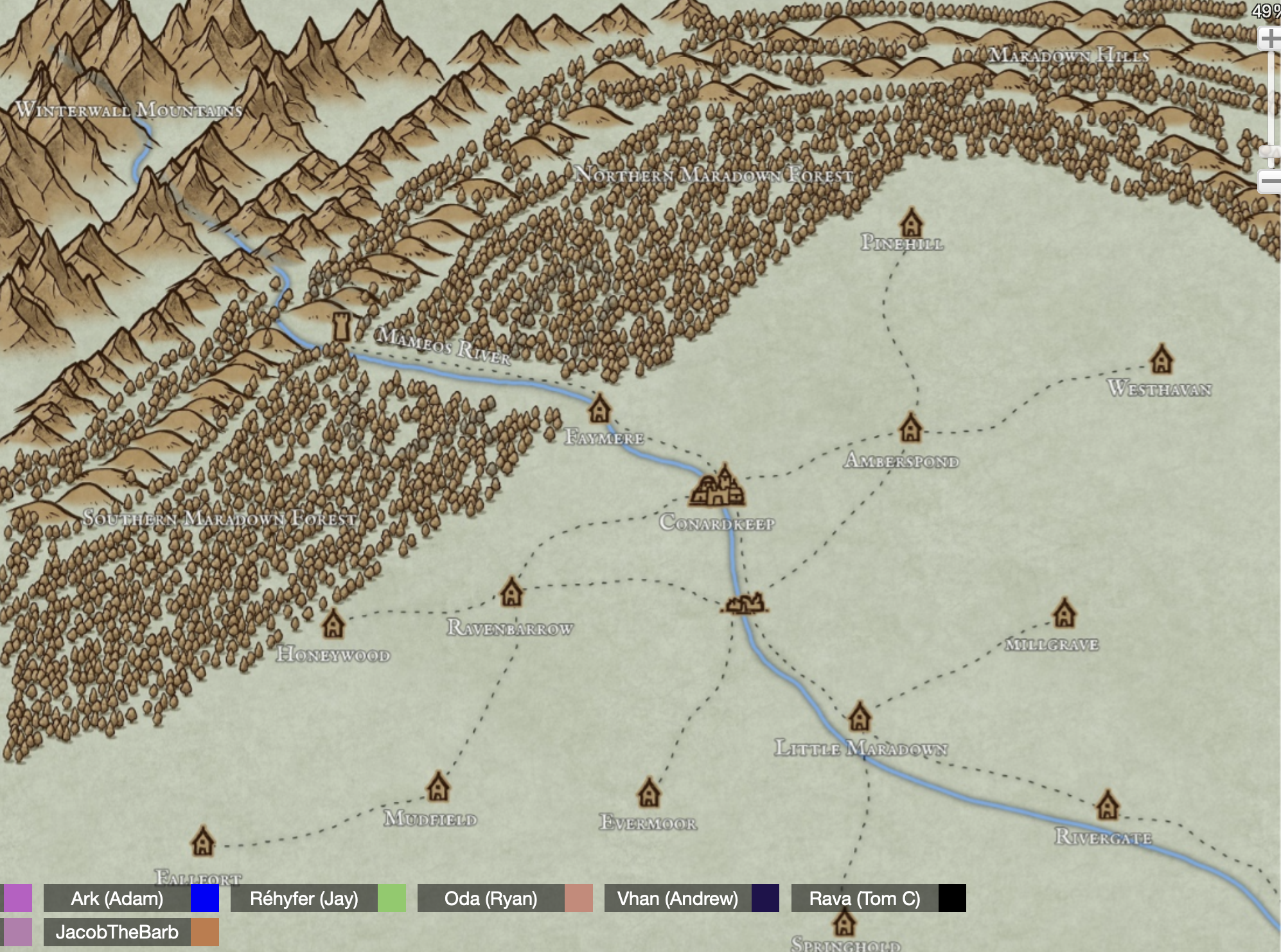This screenshot has height=952, width=1281.
Task: Zoom out with the minus button
Action: click(1270, 182)
